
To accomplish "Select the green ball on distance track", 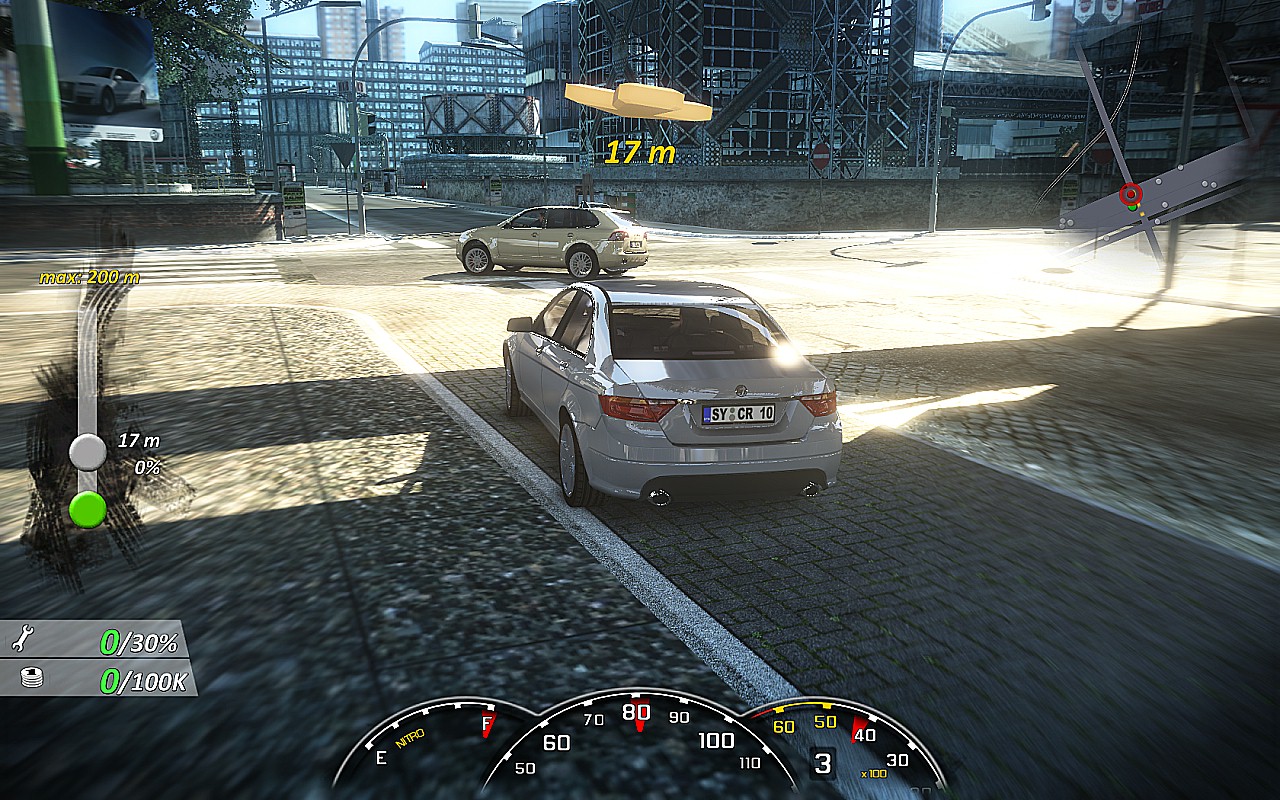I will tap(87, 509).
